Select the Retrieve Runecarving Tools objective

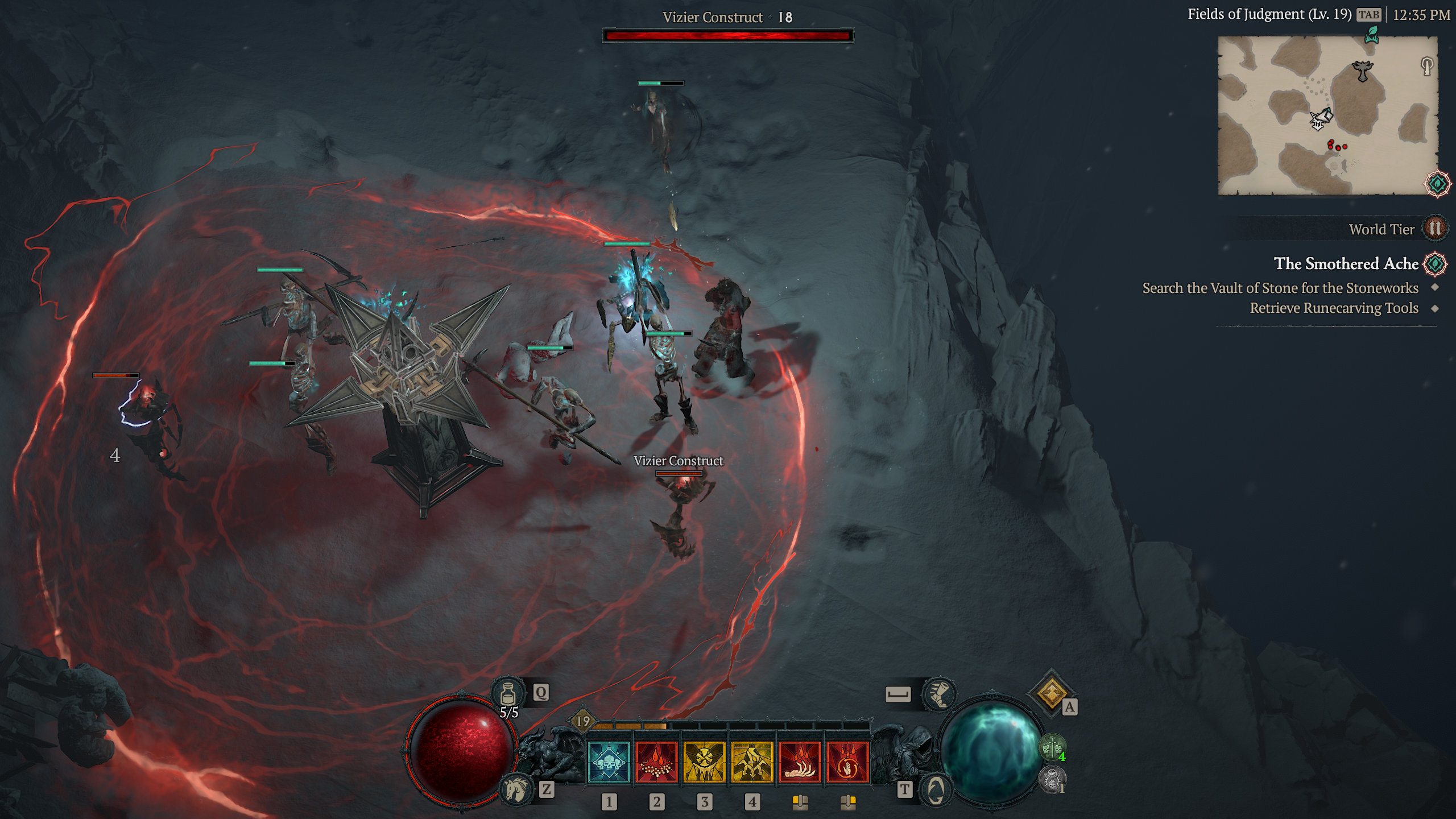1334,308
